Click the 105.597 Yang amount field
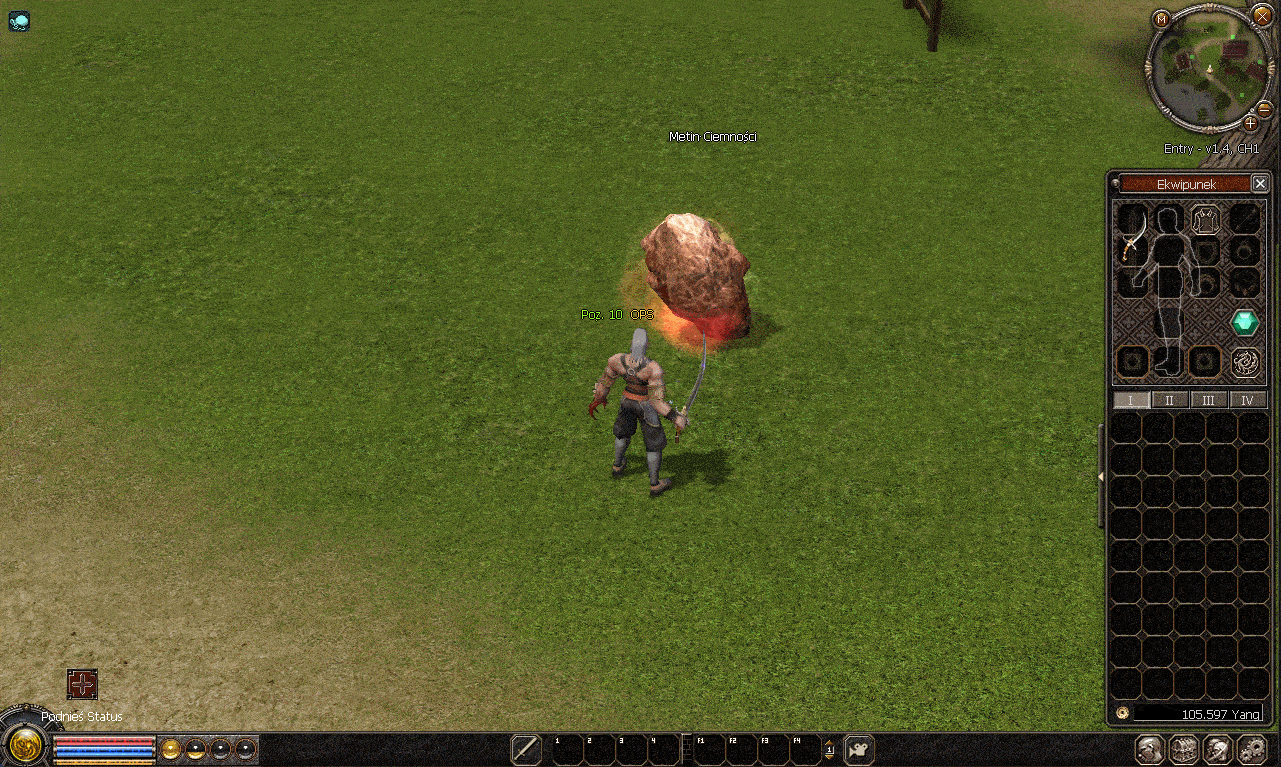This screenshot has height=767, width=1281. (1200, 714)
